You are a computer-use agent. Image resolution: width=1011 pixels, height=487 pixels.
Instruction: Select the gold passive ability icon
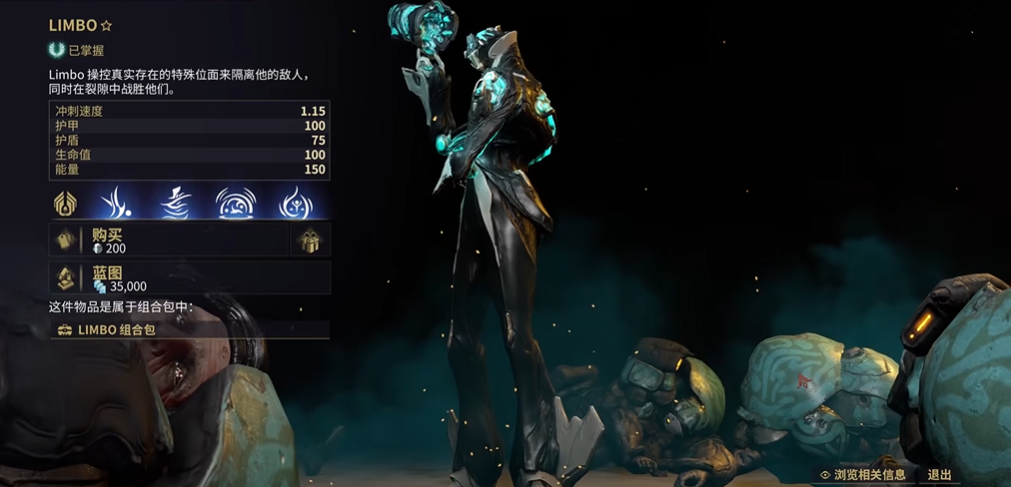click(66, 203)
